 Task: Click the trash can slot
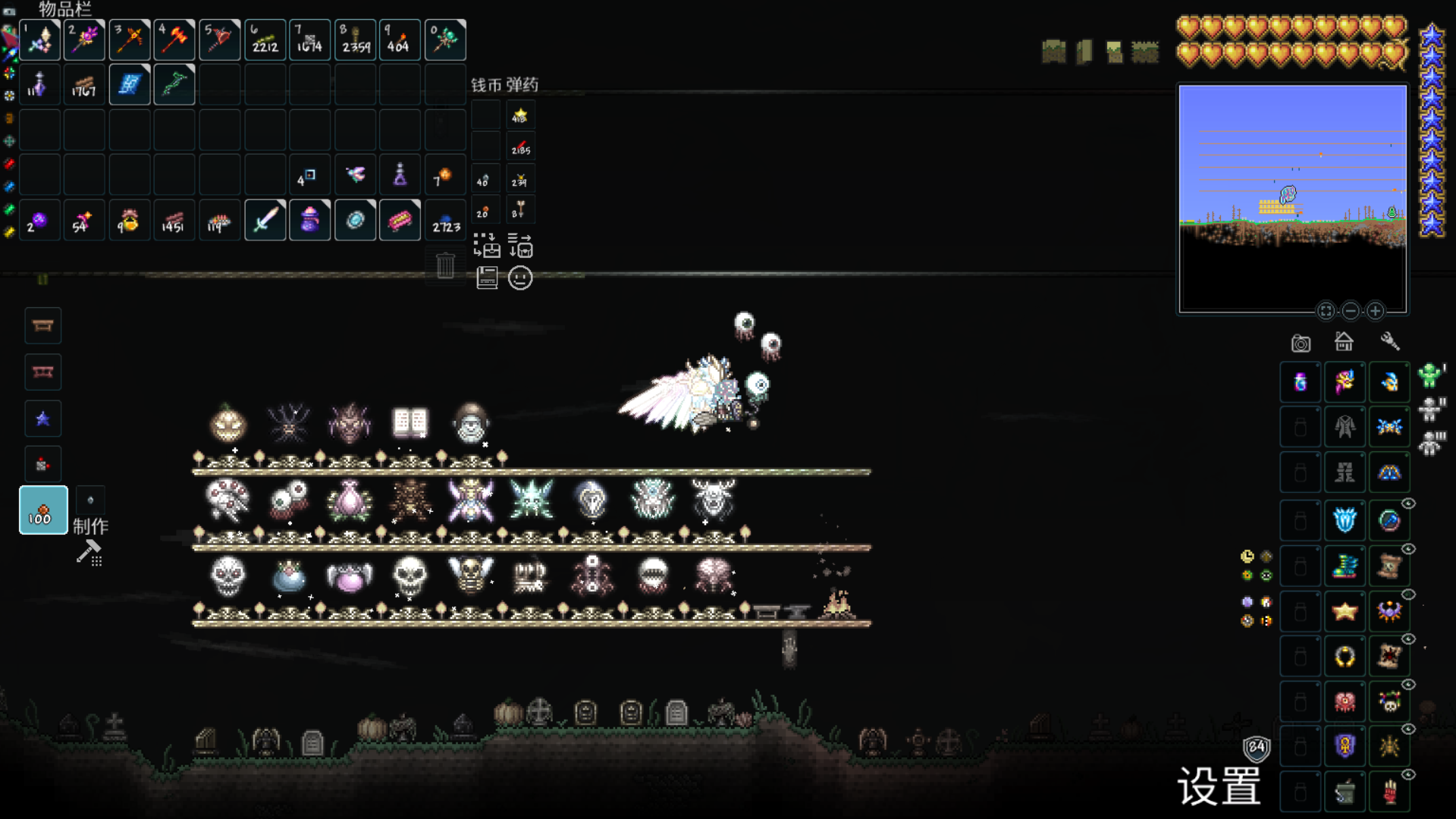[x=445, y=265]
